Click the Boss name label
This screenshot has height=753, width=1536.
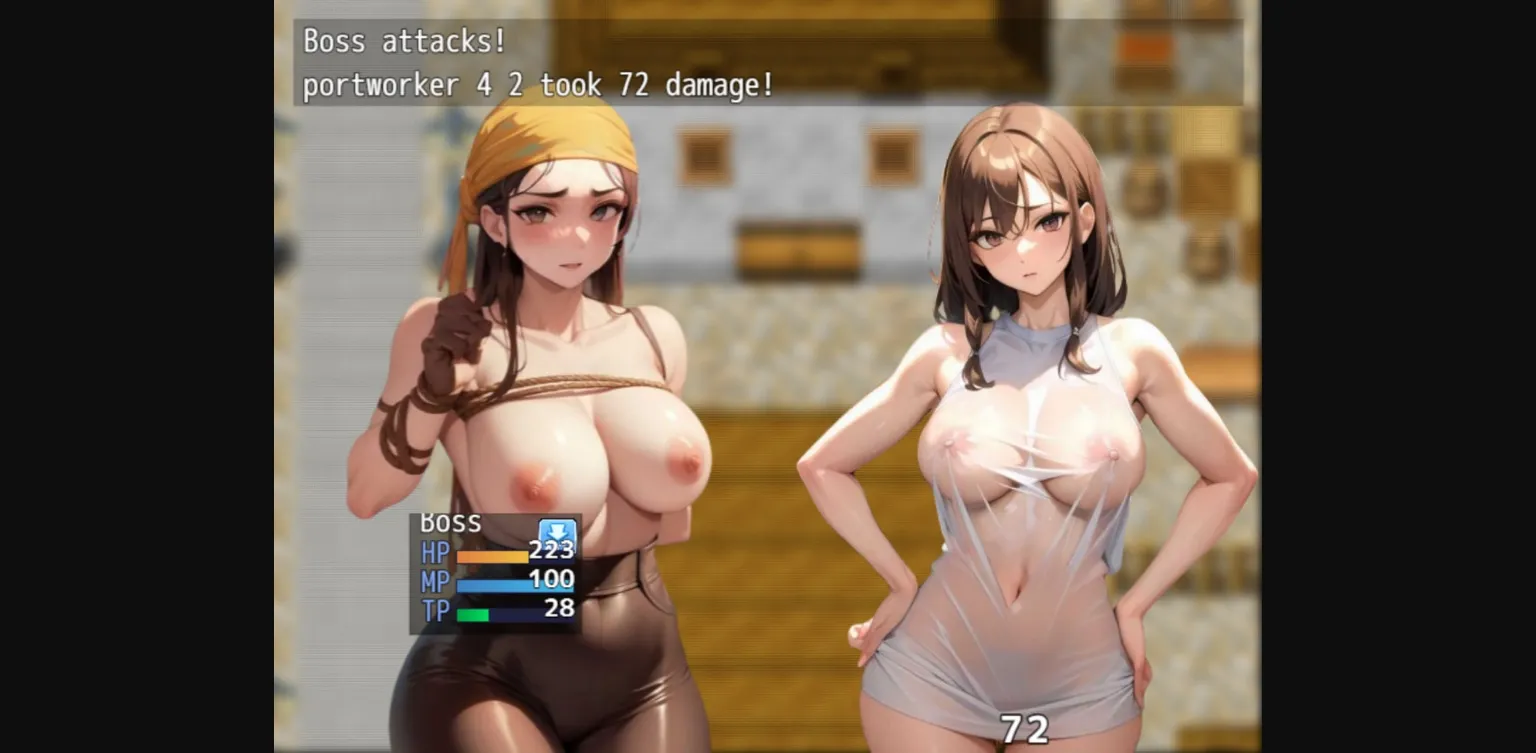point(452,522)
